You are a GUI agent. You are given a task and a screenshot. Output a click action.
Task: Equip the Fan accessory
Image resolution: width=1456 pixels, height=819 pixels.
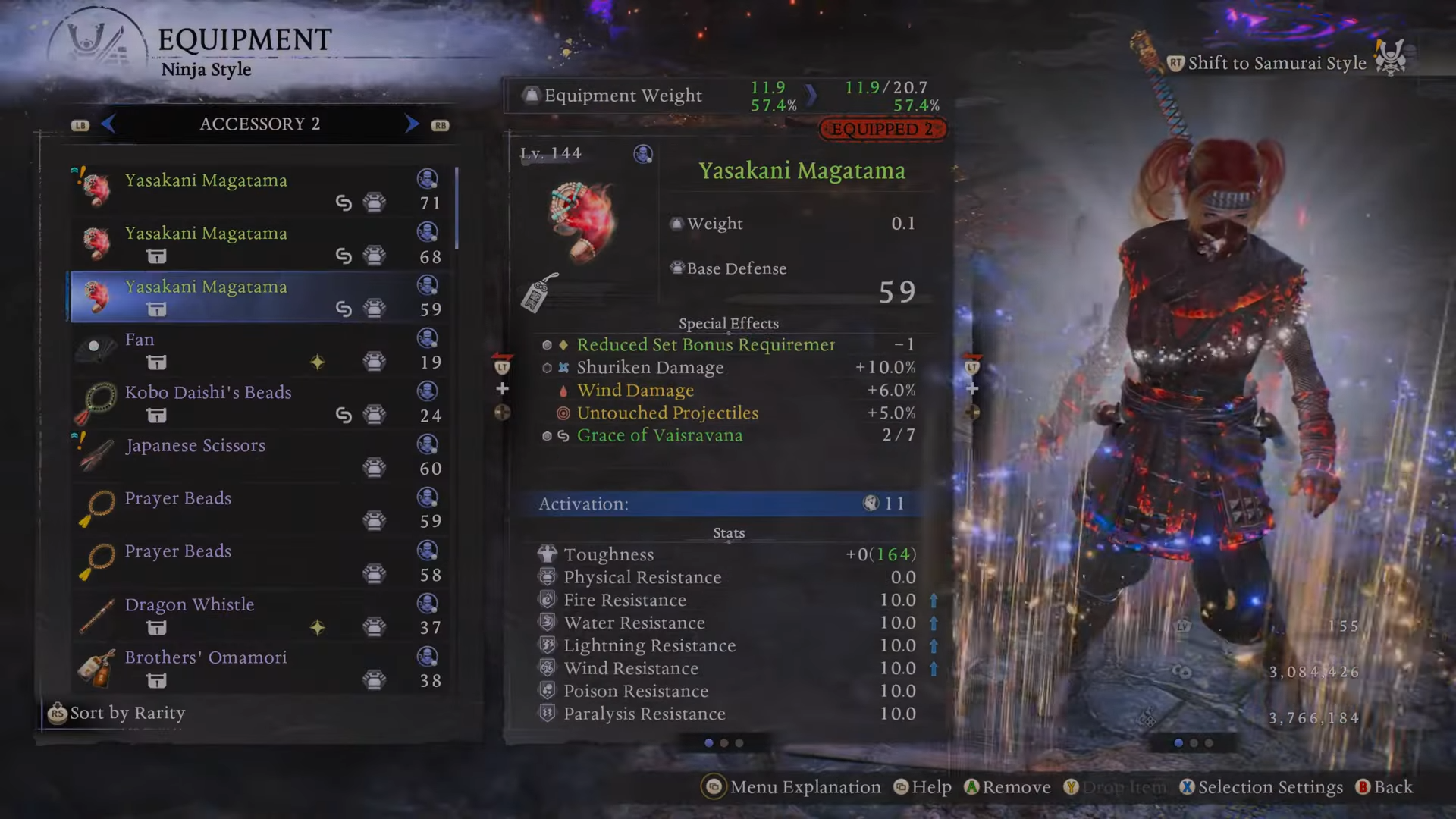(x=258, y=350)
